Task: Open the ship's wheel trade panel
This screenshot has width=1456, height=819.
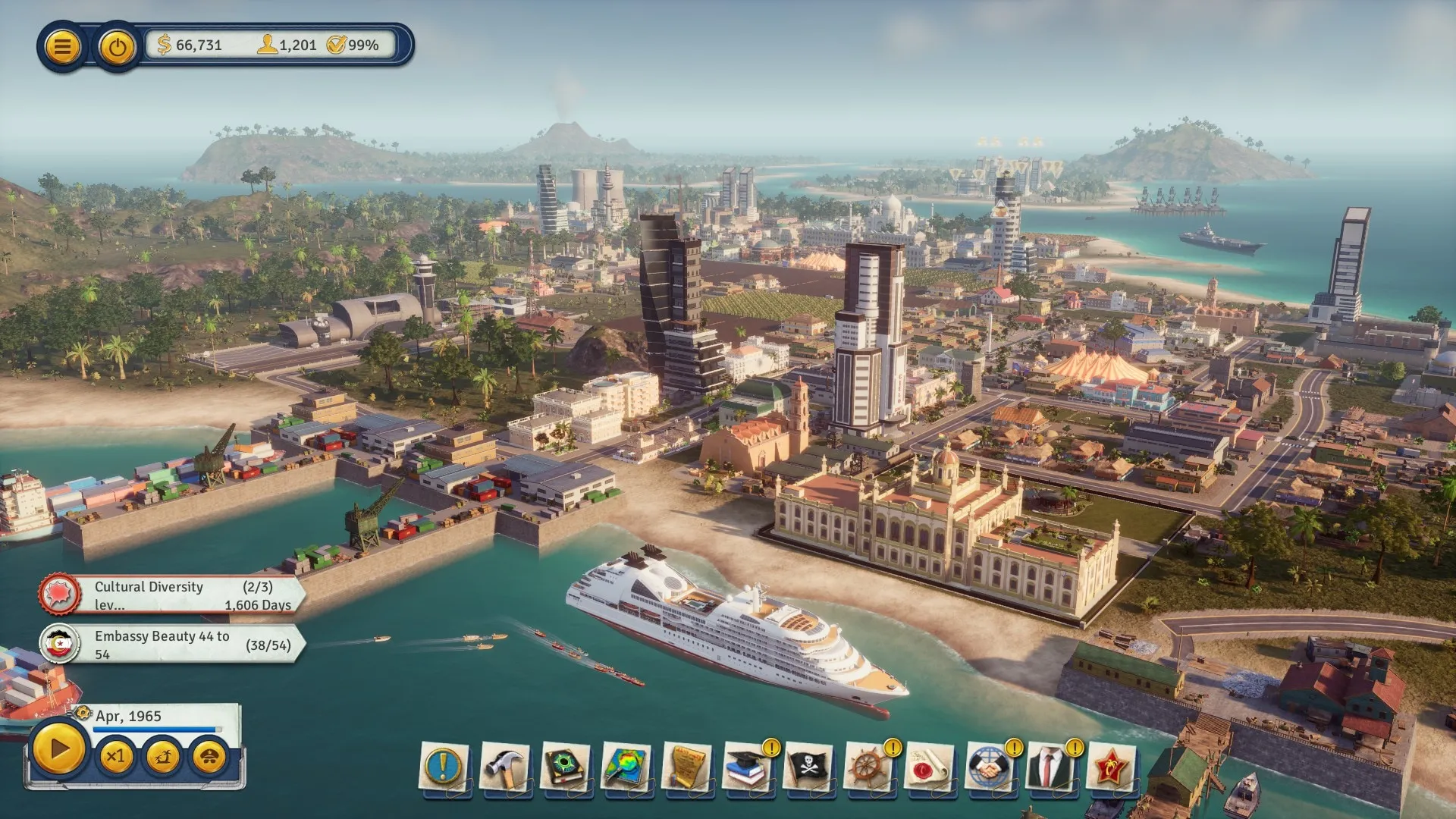Action: pyautogui.click(x=869, y=767)
